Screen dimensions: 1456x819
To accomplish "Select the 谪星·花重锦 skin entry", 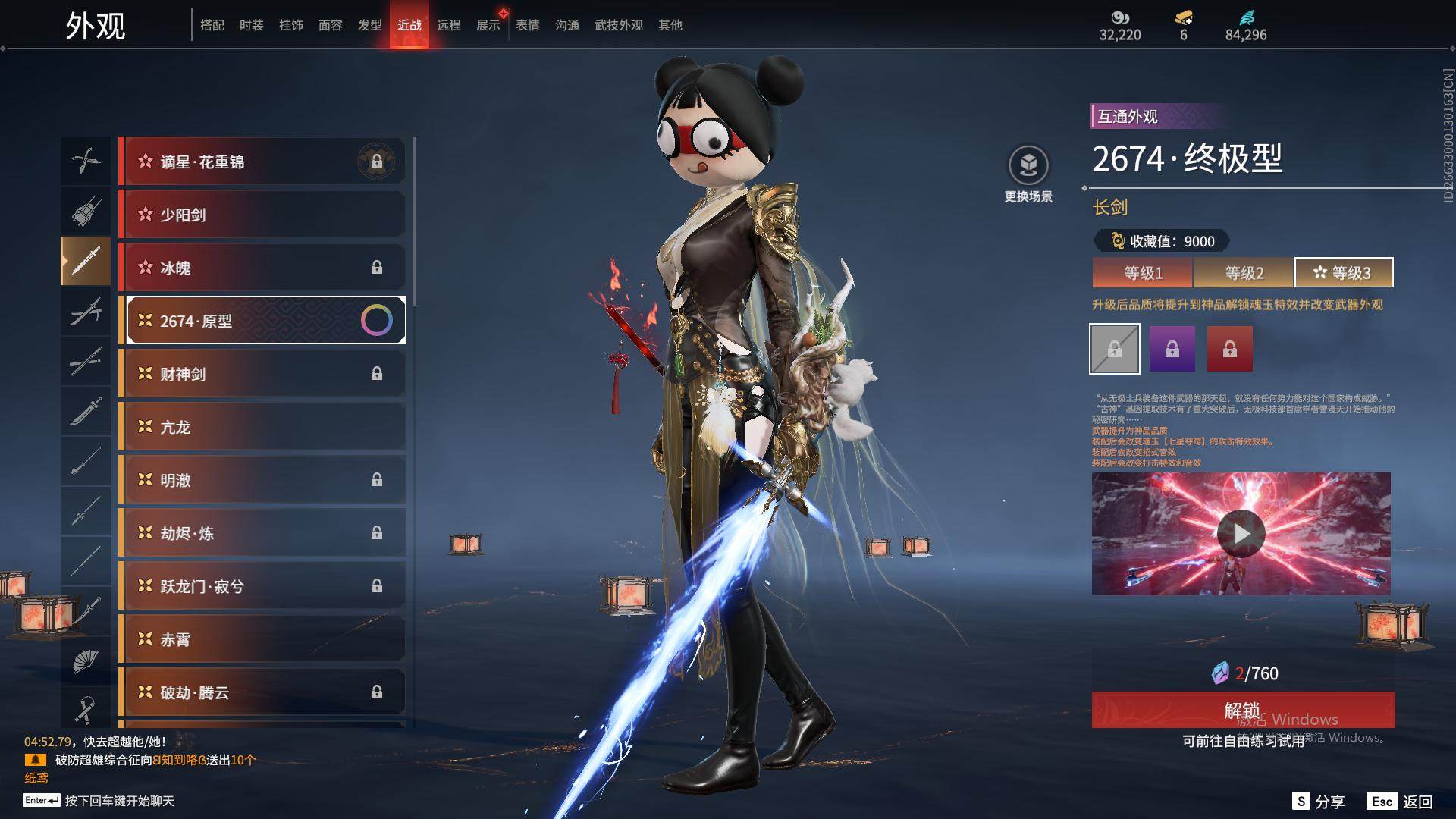I will click(262, 162).
